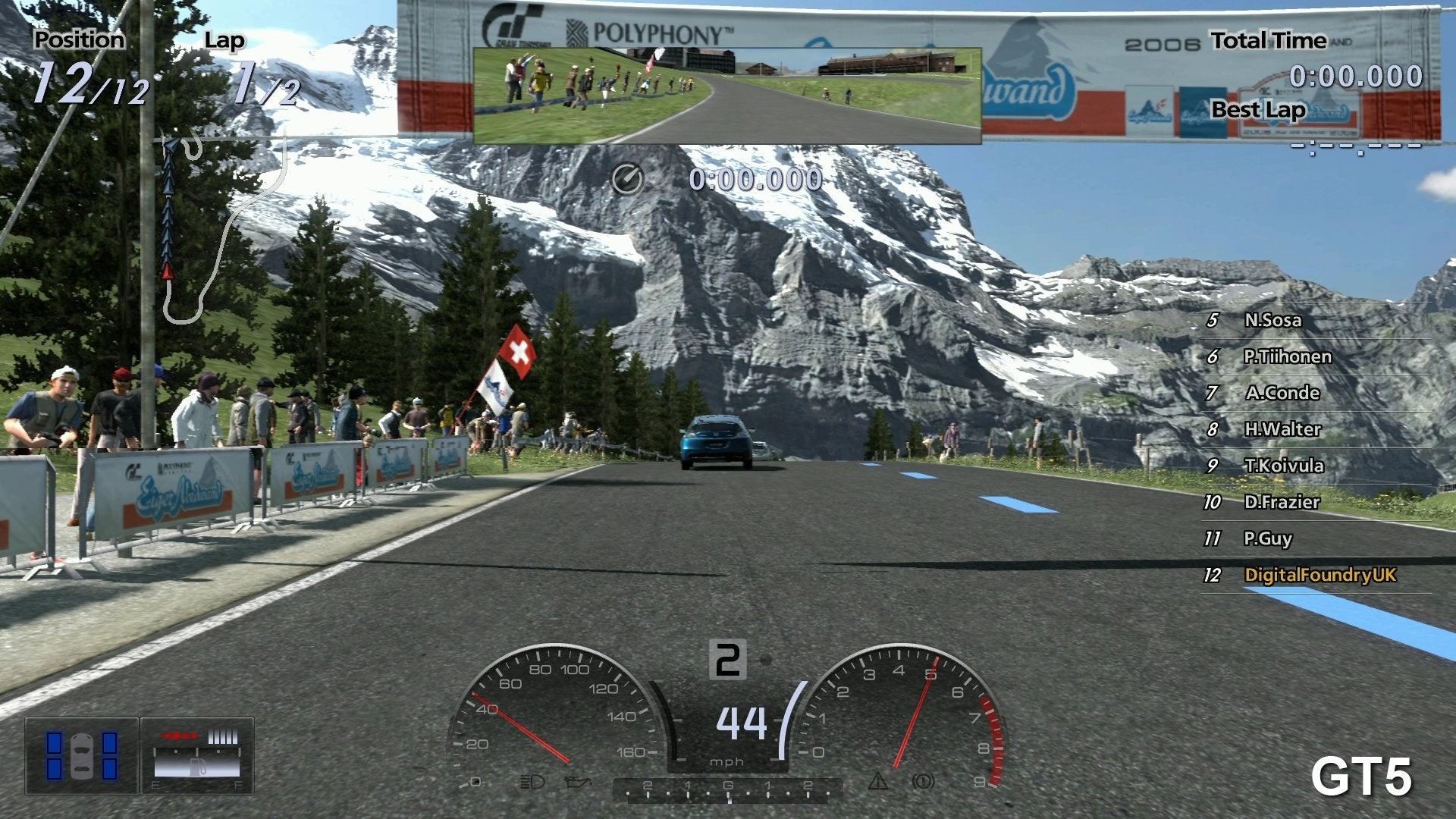Select the rear-view mirror display
This screenshot has height=819, width=1456.
(727, 96)
